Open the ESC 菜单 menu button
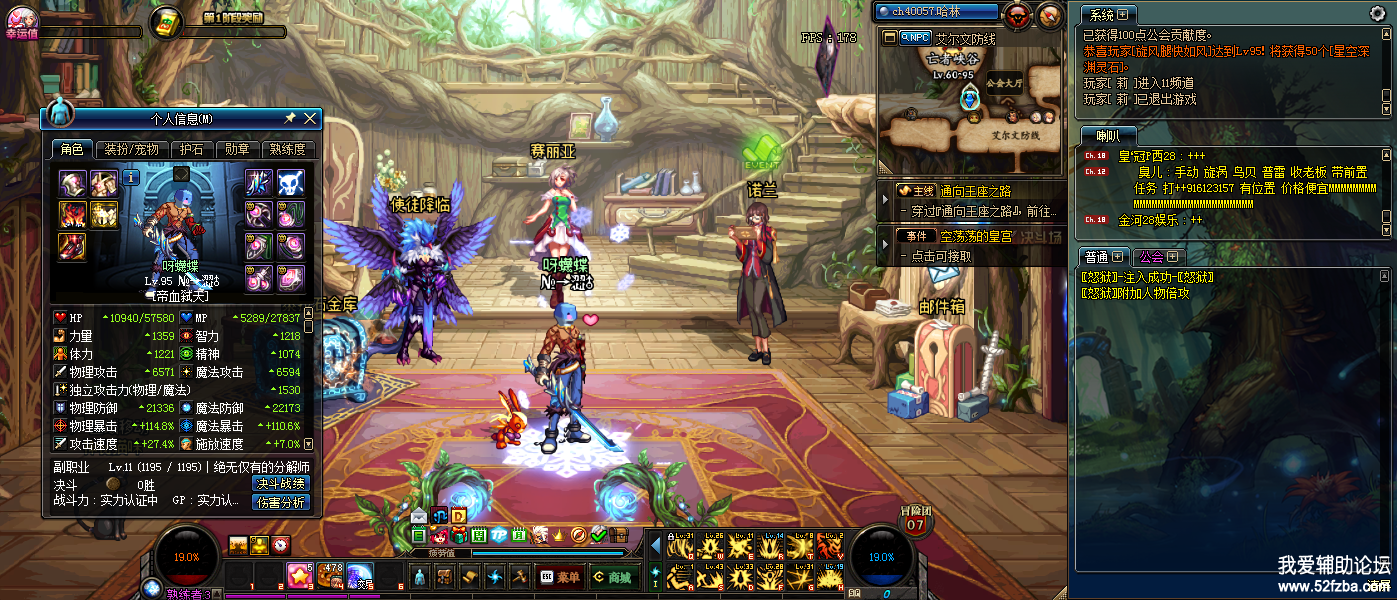The height and width of the screenshot is (600, 1397). [560, 577]
